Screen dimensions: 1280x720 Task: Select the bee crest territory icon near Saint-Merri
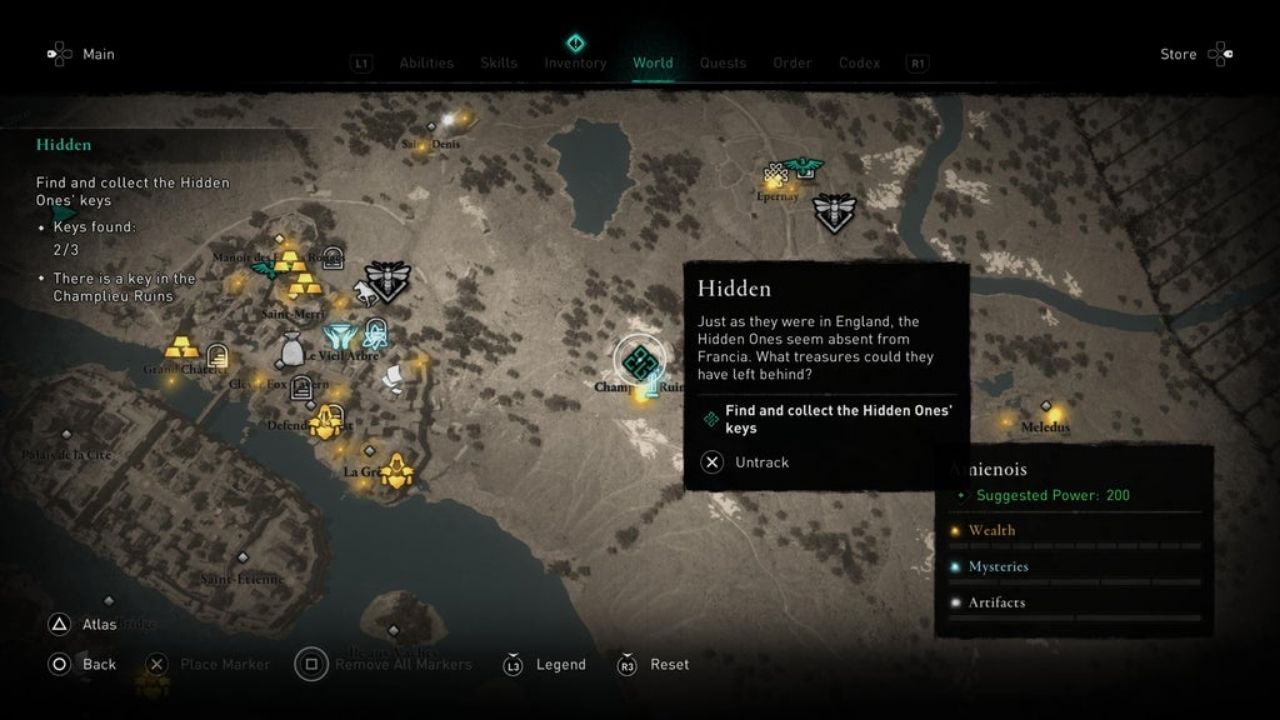[x=387, y=279]
